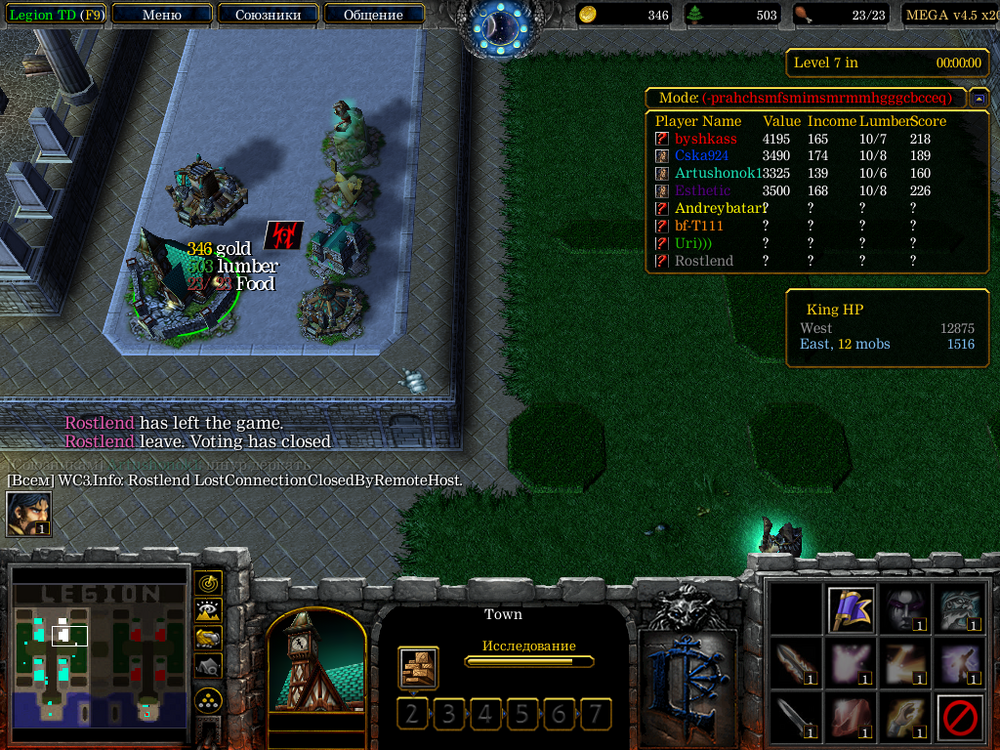The width and height of the screenshot is (1000, 750).
Task: Toggle minimap terrain display button
Action: 208,609
